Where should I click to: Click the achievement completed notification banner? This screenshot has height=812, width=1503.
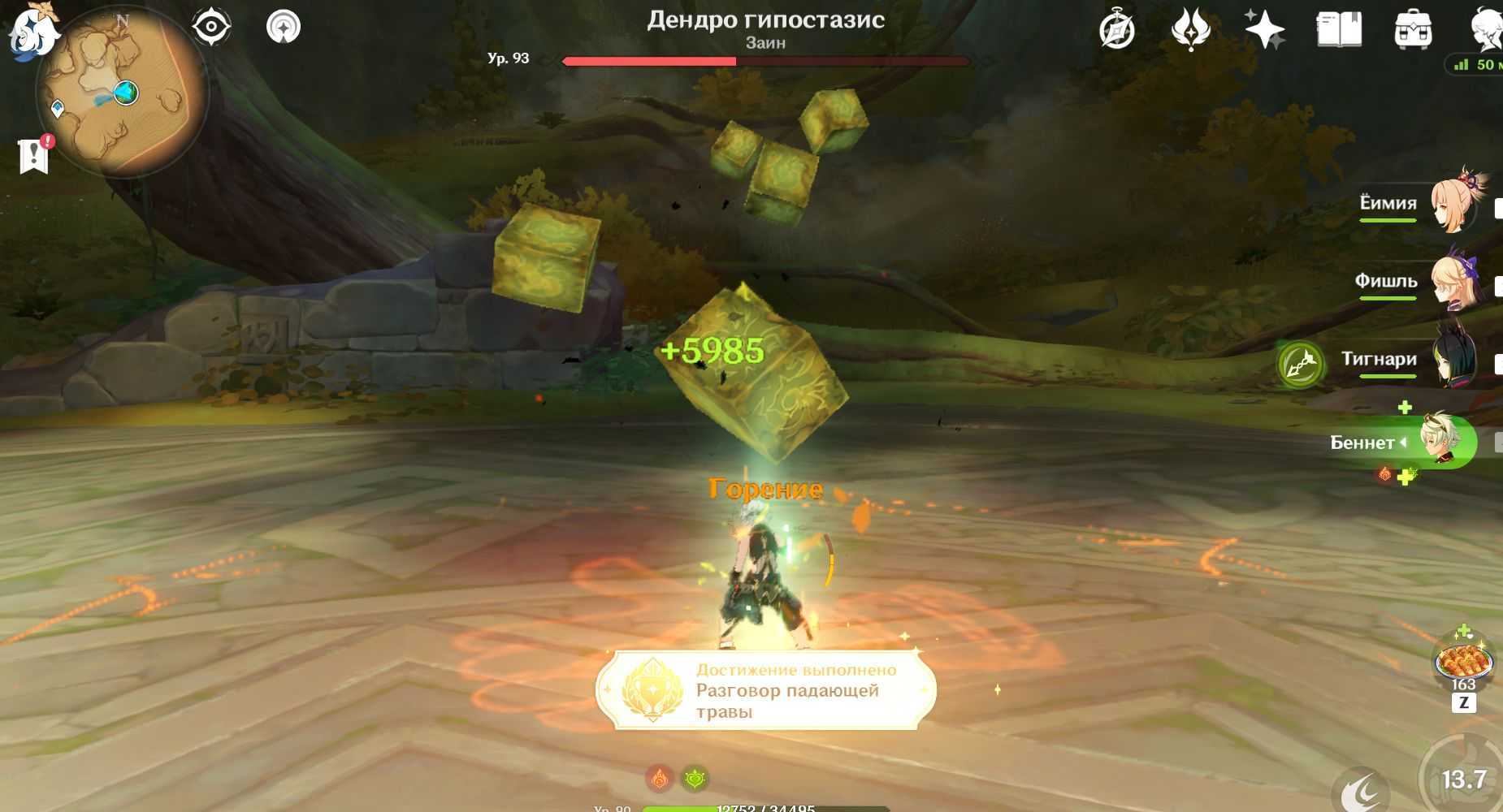(x=765, y=690)
